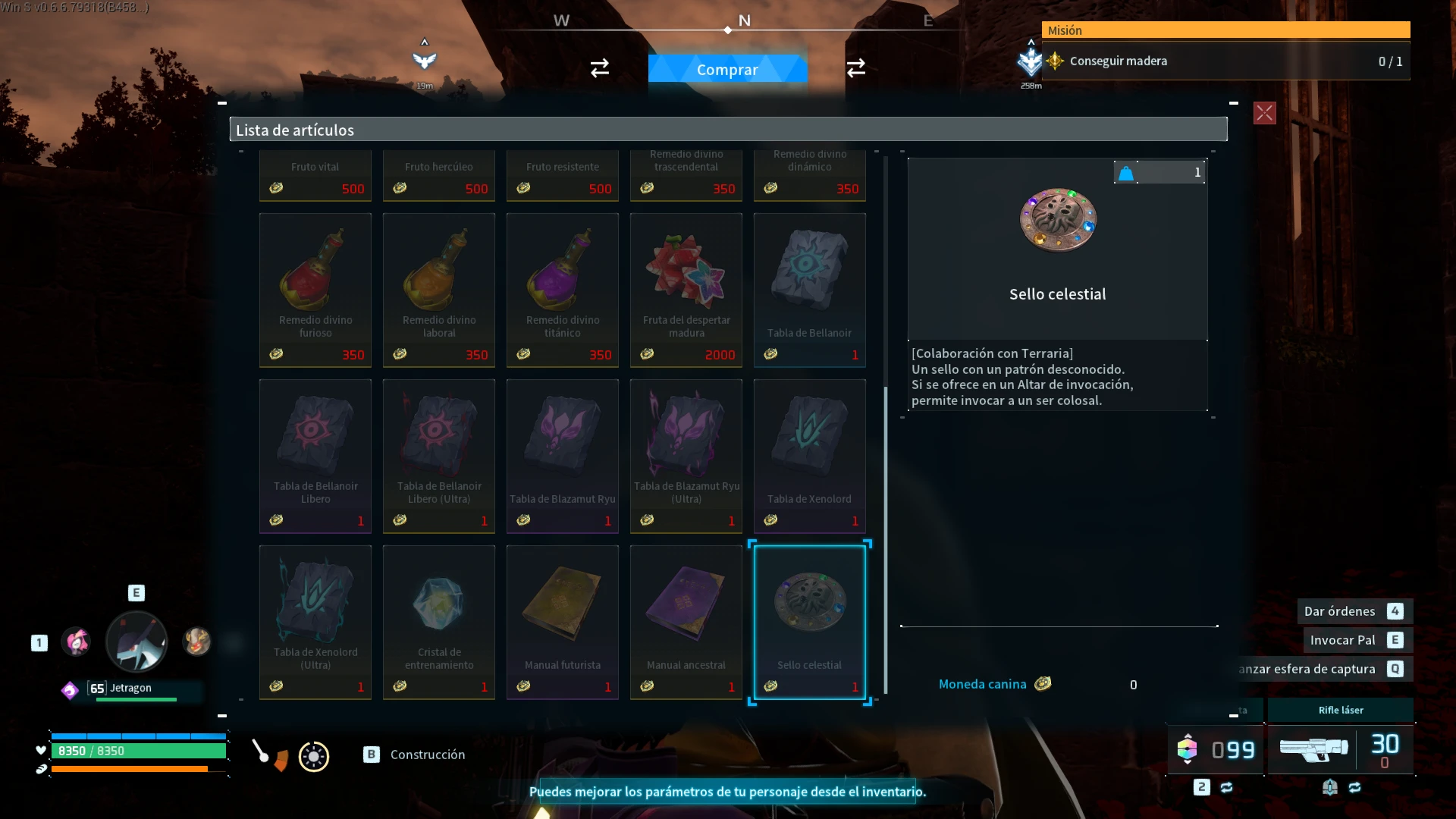
Task: Select Tabla de Blazamut Ryu (Ultra)
Action: pyautogui.click(x=686, y=456)
